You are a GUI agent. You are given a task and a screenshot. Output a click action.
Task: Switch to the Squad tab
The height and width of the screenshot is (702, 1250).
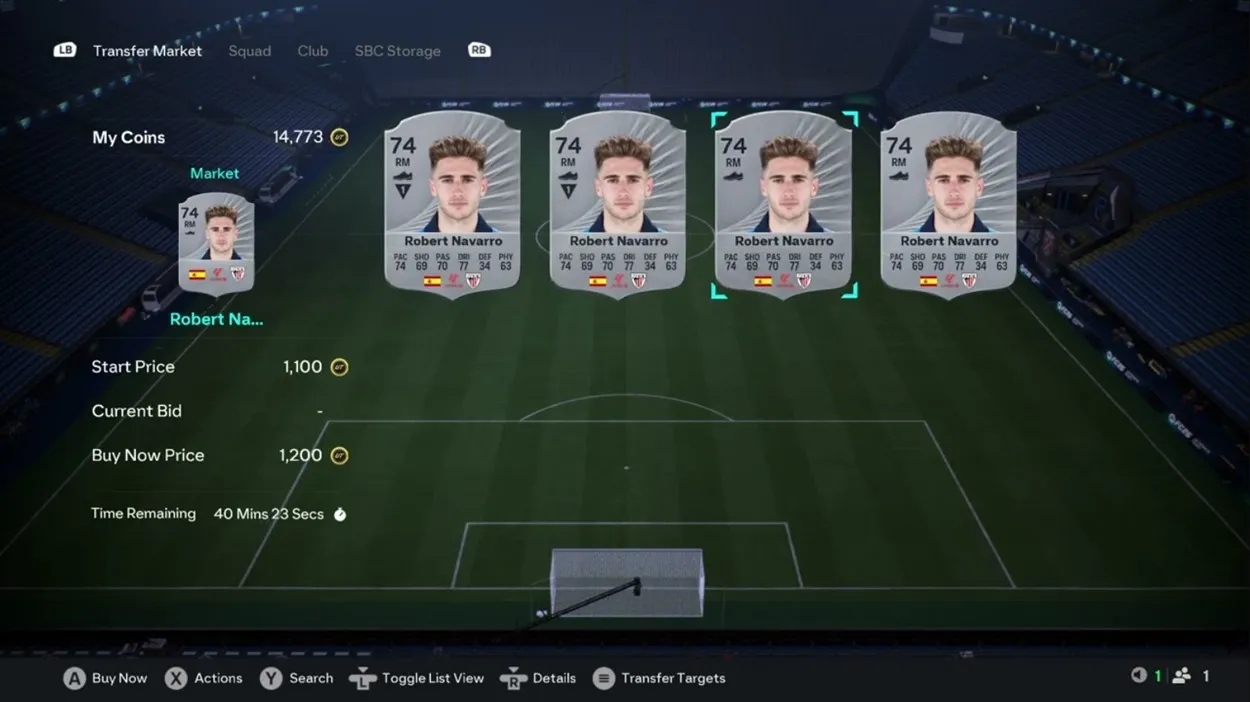tap(249, 51)
